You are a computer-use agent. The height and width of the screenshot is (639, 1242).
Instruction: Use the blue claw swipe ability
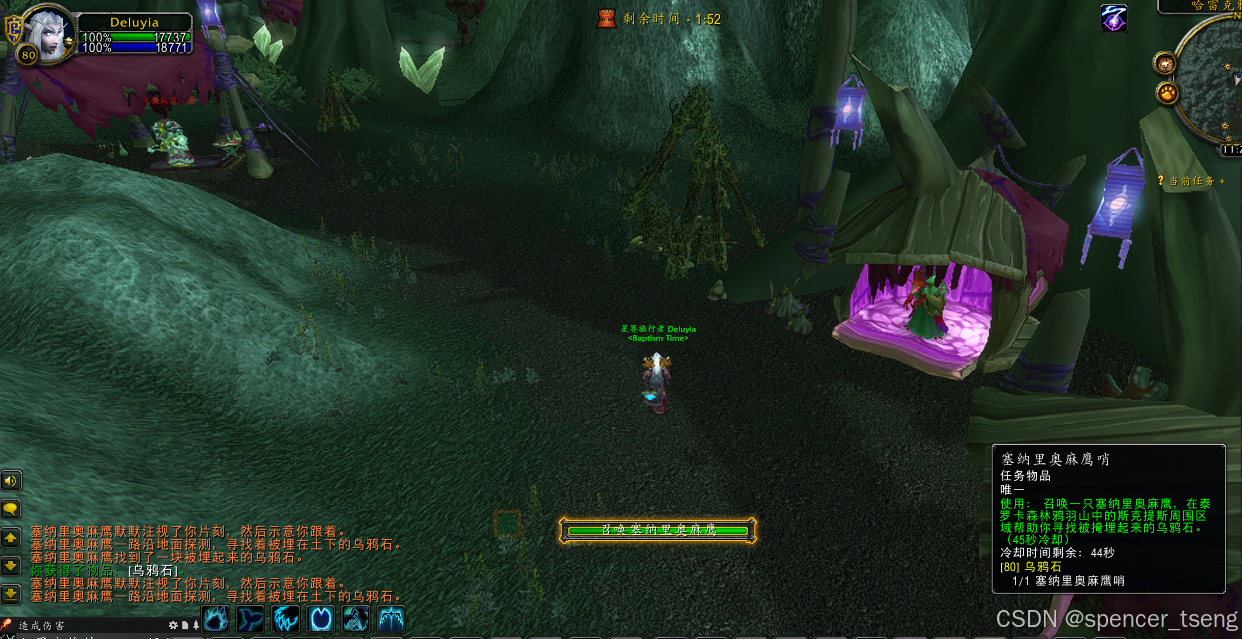(286, 618)
